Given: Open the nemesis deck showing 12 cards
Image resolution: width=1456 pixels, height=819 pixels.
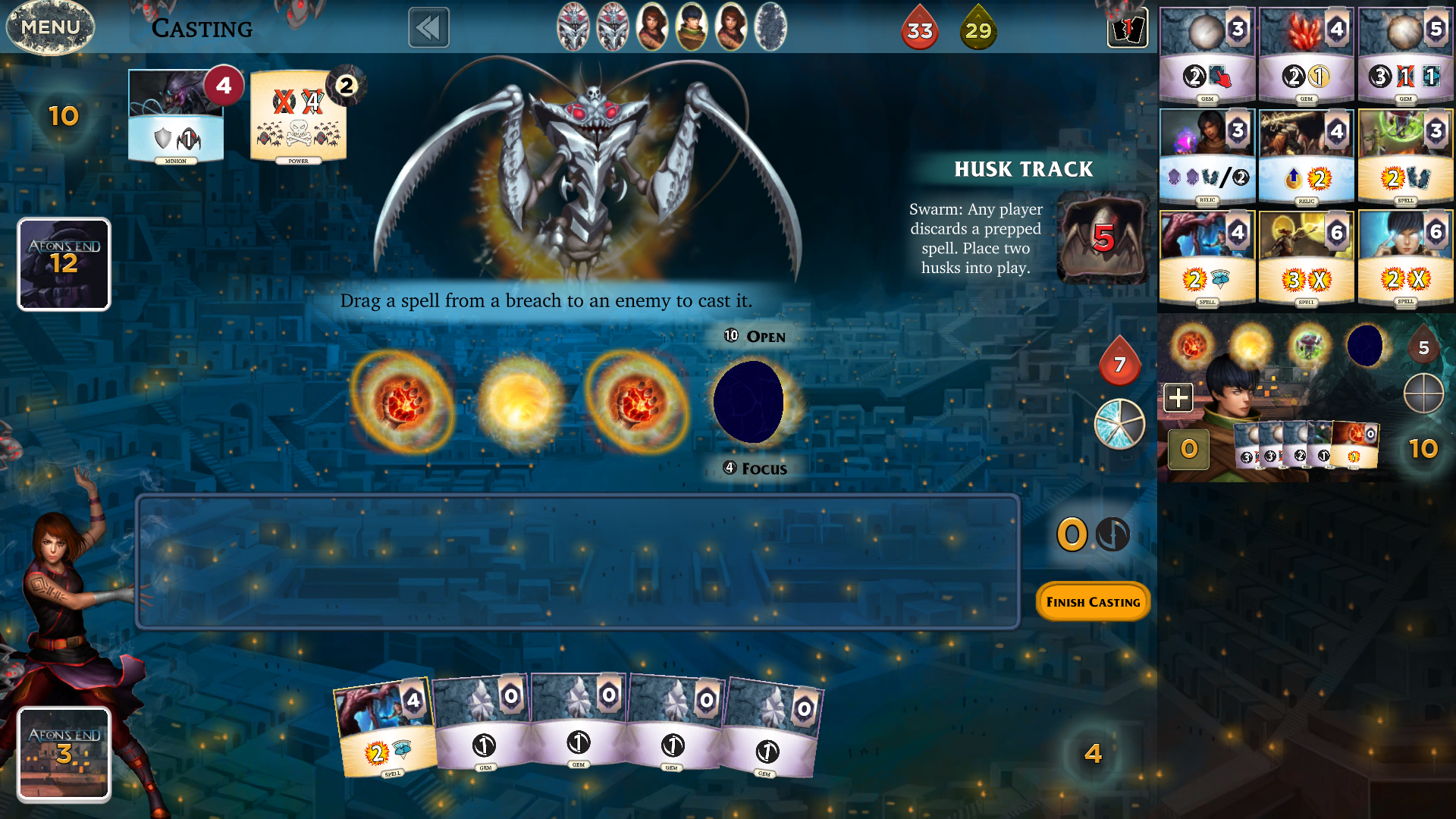Looking at the screenshot, I should [64, 264].
